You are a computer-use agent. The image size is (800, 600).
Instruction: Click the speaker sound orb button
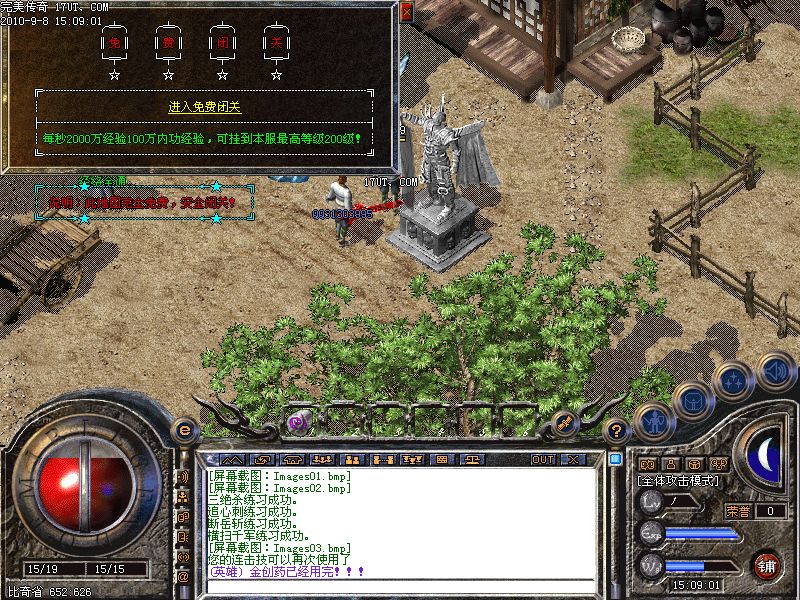[x=774, y=371]
